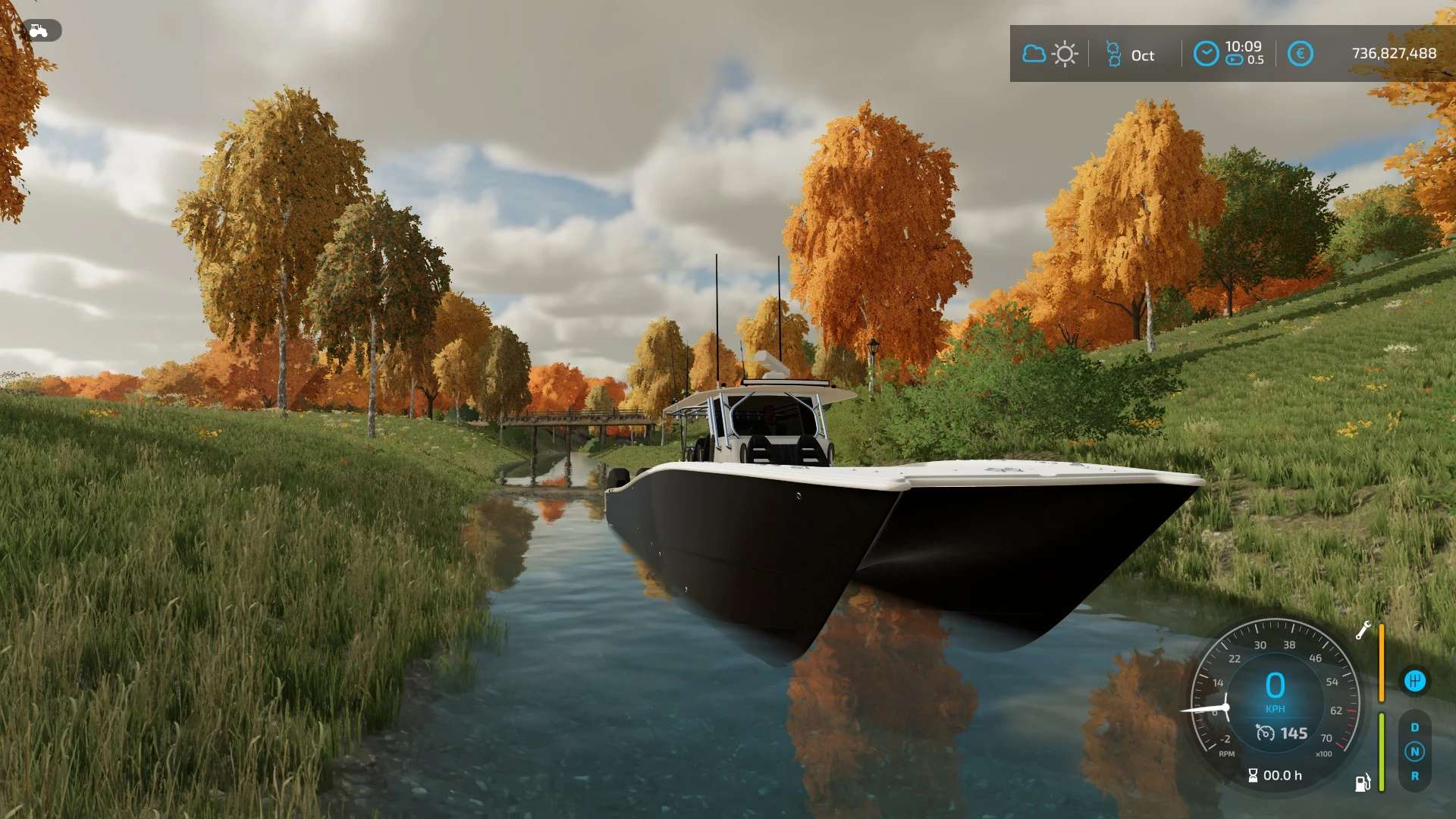Viewport: 1456px width, 819px height.
Task: Toggle the blue gearshift icon
Action: pos(1414,681)
